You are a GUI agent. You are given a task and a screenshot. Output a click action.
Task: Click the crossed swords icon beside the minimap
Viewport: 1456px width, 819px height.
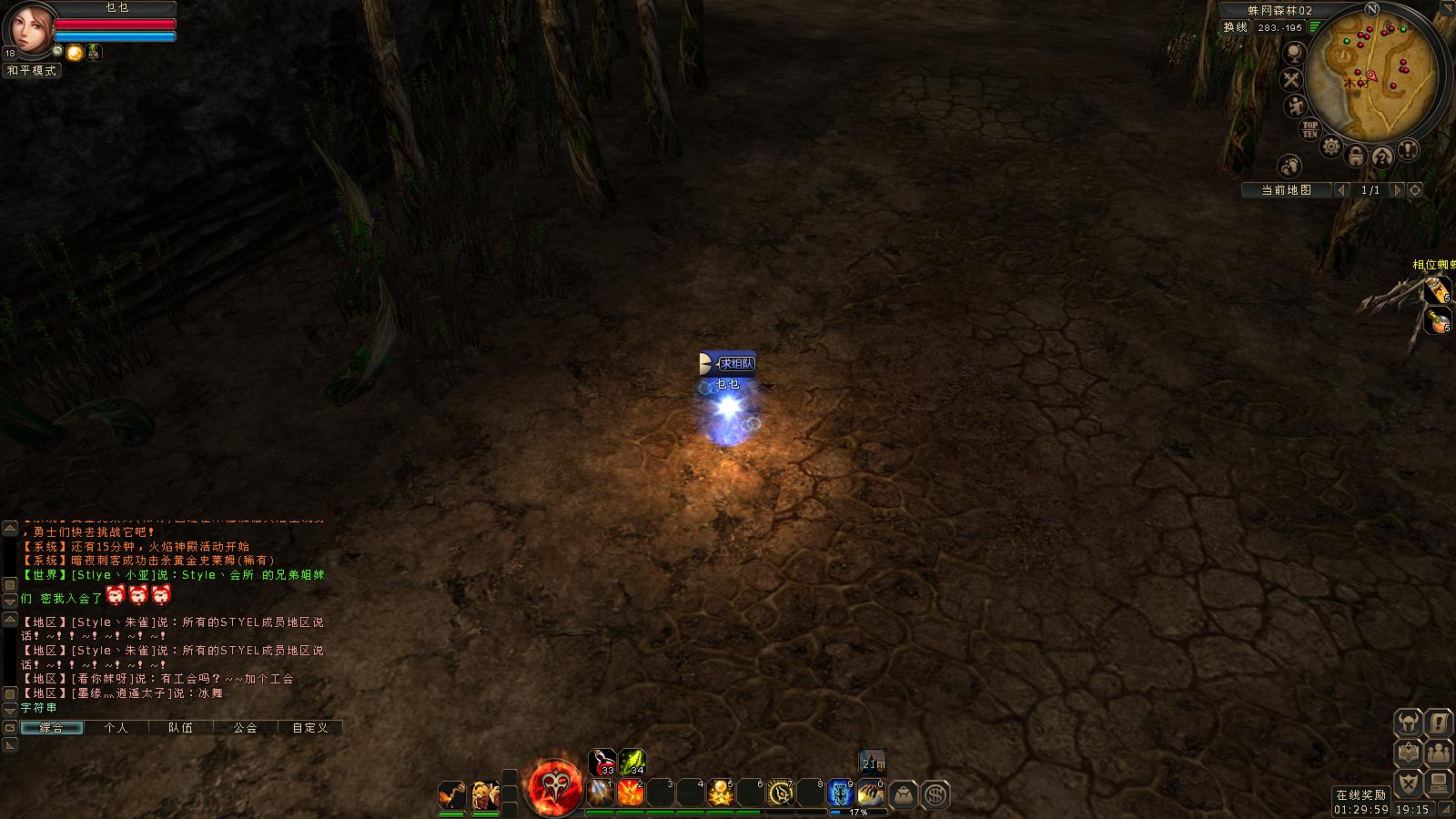tap(1292, 80)
